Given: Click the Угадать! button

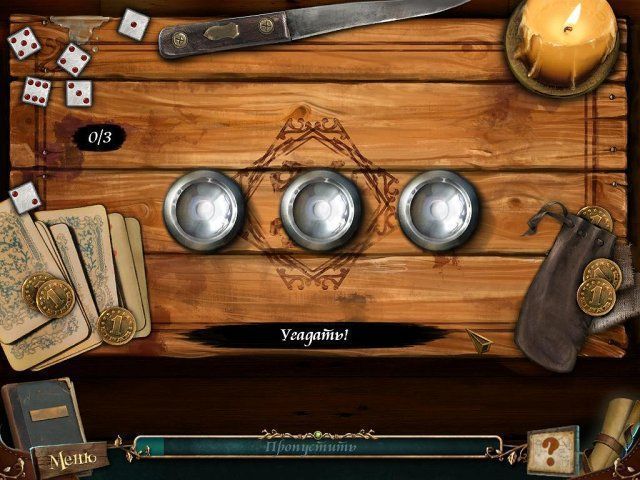Looking at the screenshot, I should (314, 335).
